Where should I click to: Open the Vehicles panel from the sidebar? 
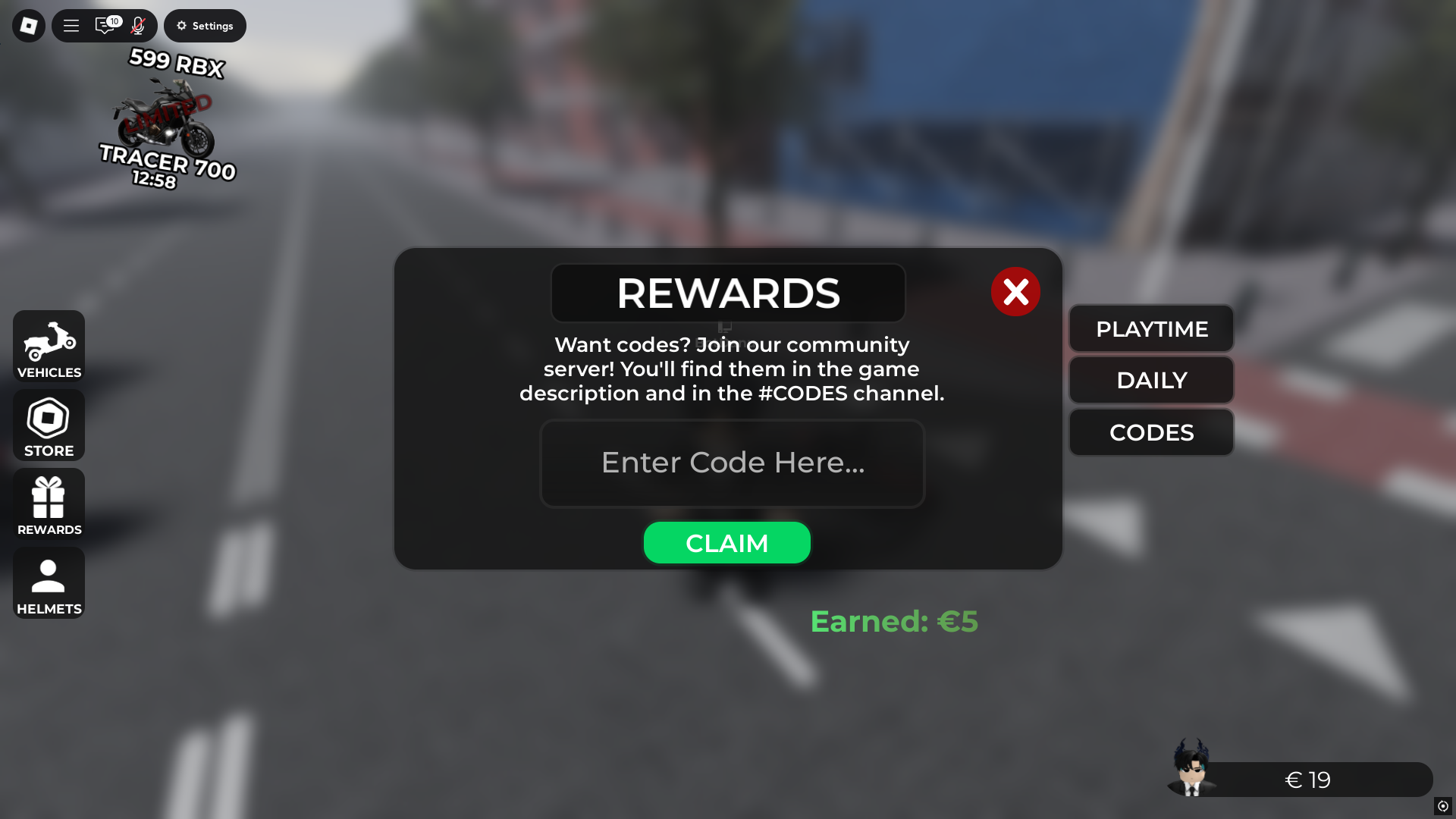(x=48, y=347)
